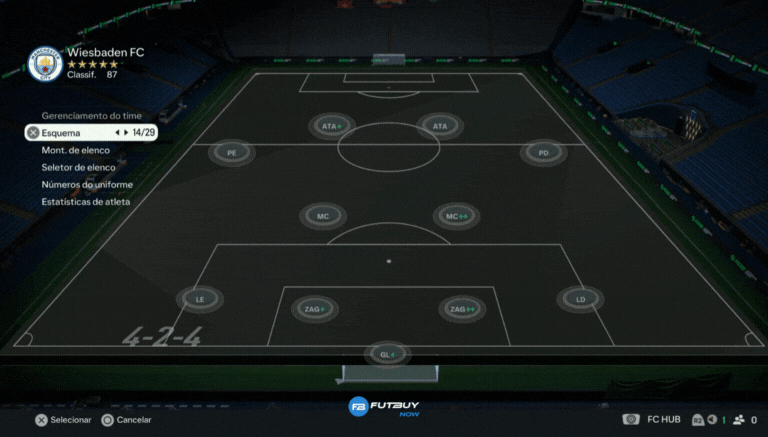
Task: Click the left arrow of the Esquema selector
Action: (117, 132)
